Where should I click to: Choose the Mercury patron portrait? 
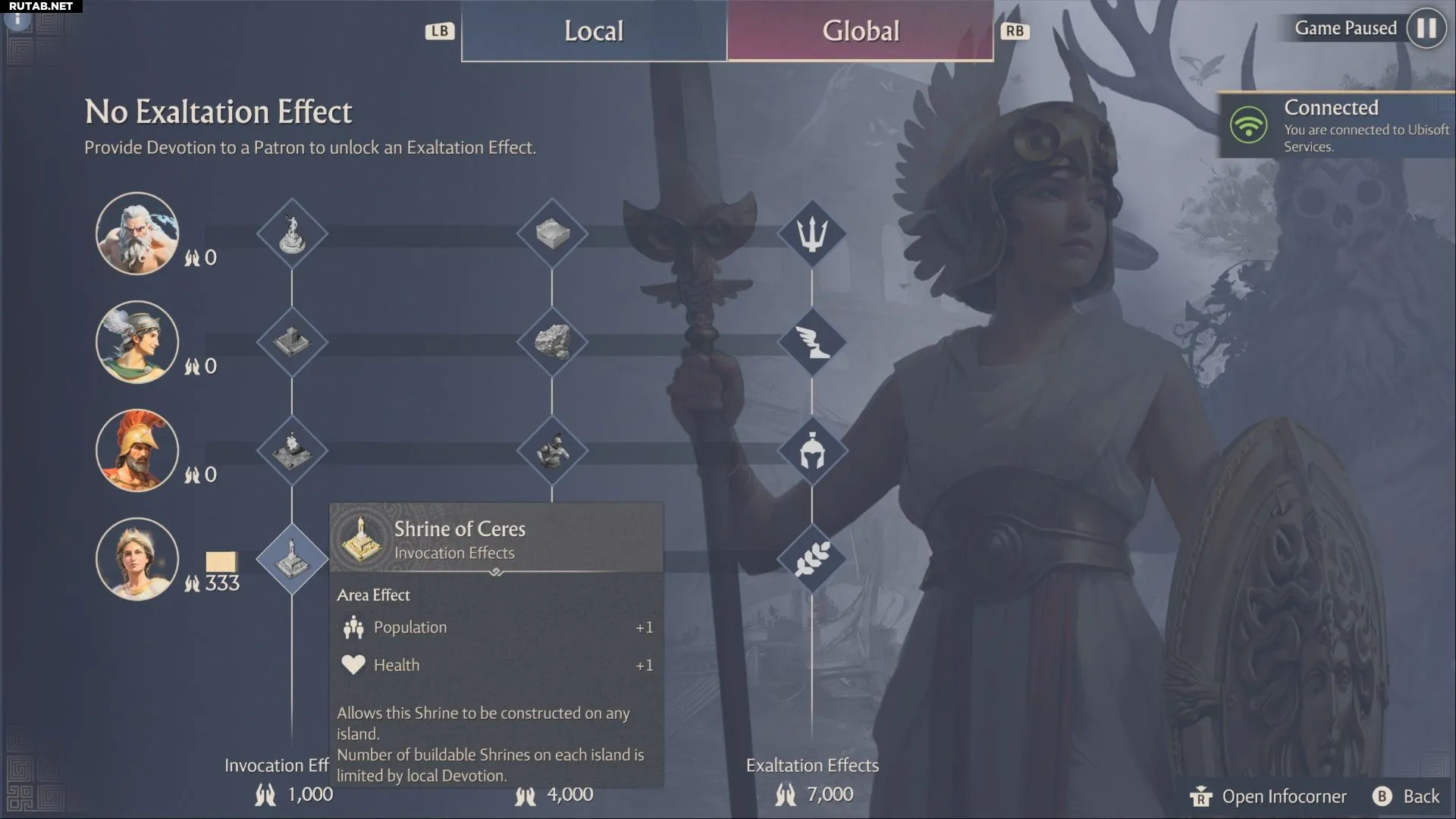point(137,342)
